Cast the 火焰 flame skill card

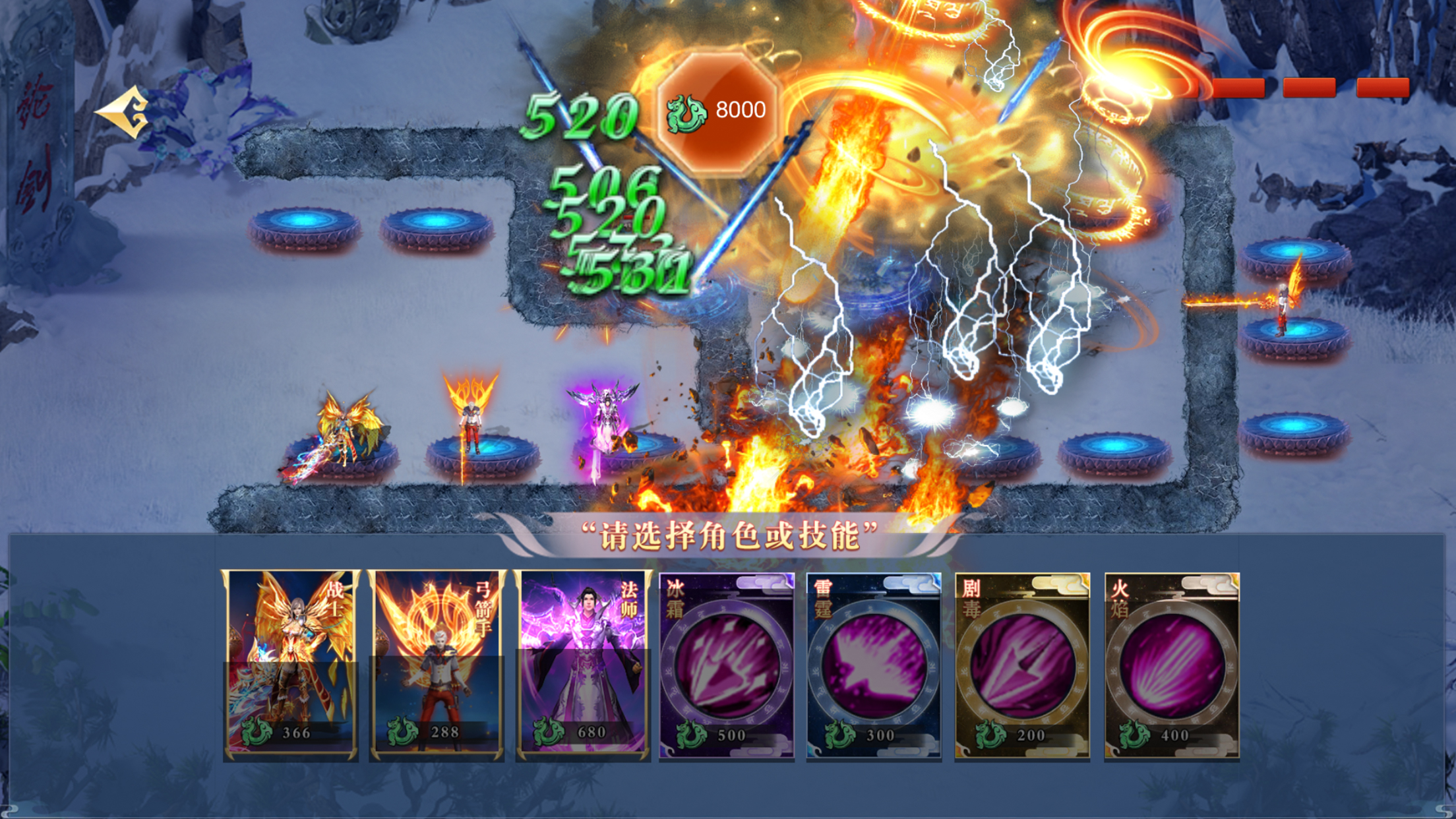point(1172,666)
